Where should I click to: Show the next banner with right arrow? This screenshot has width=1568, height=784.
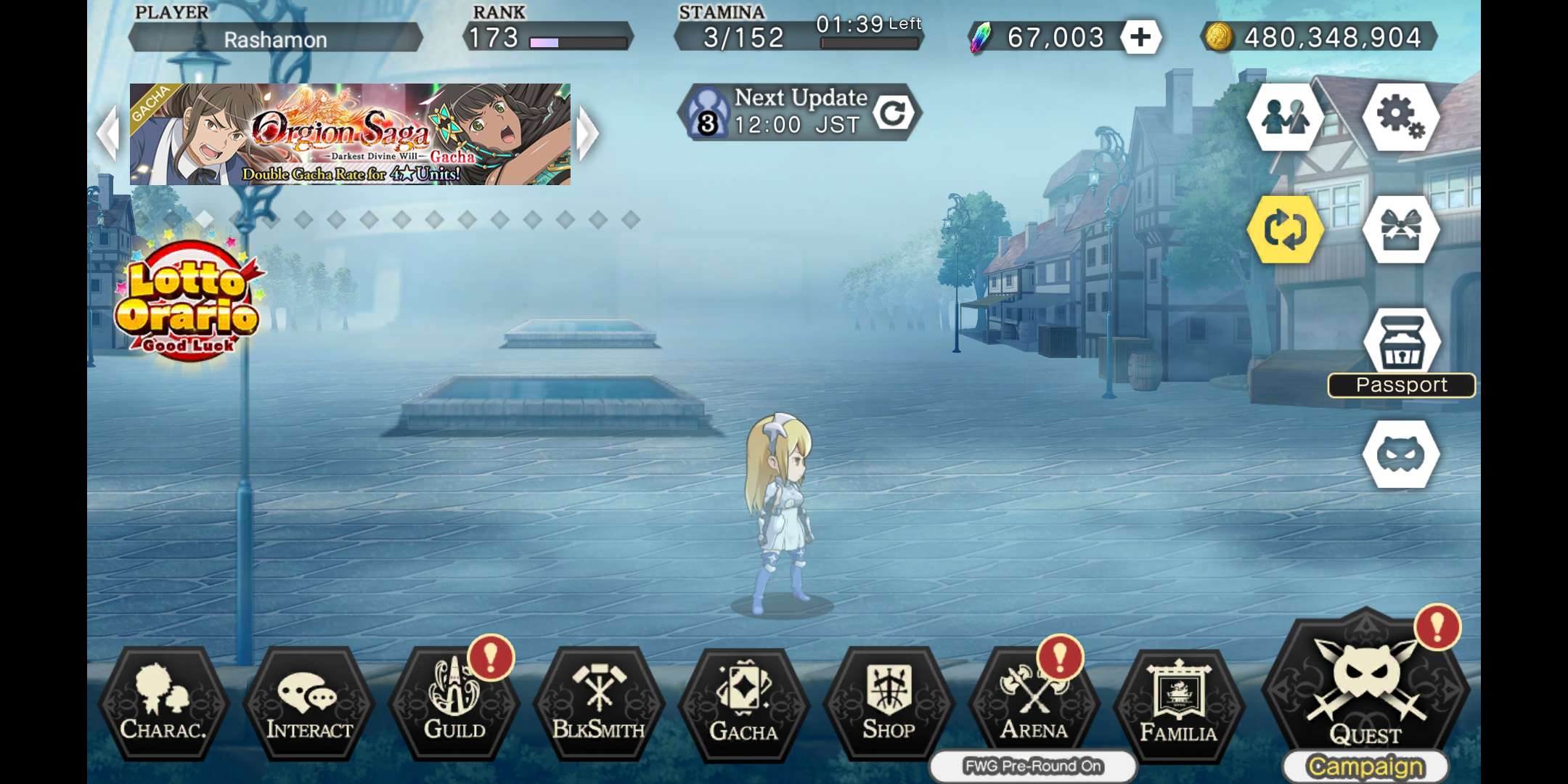pyautogui.click(x=587, y=134)
